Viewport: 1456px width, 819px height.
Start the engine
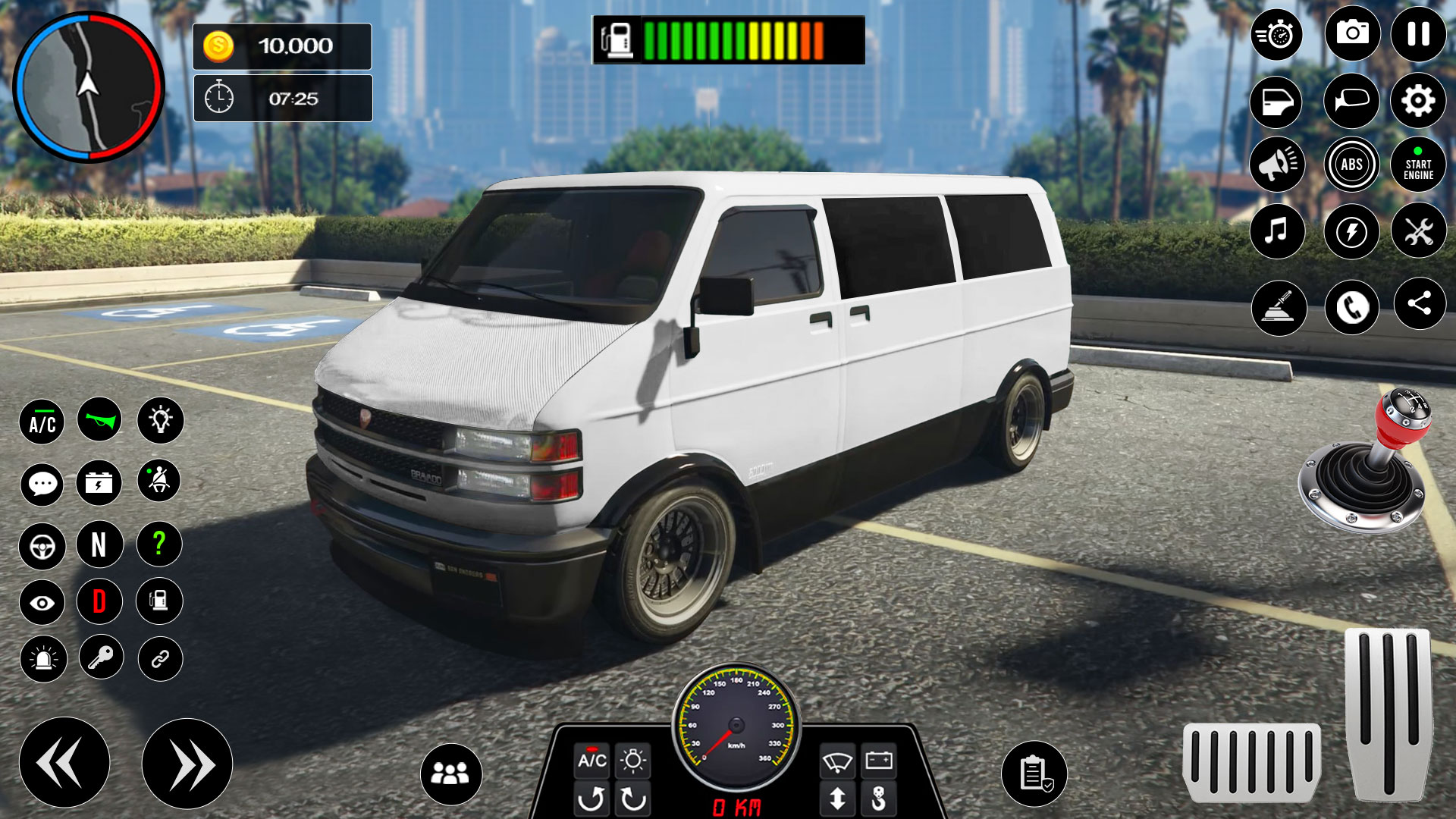point(1417,164)
